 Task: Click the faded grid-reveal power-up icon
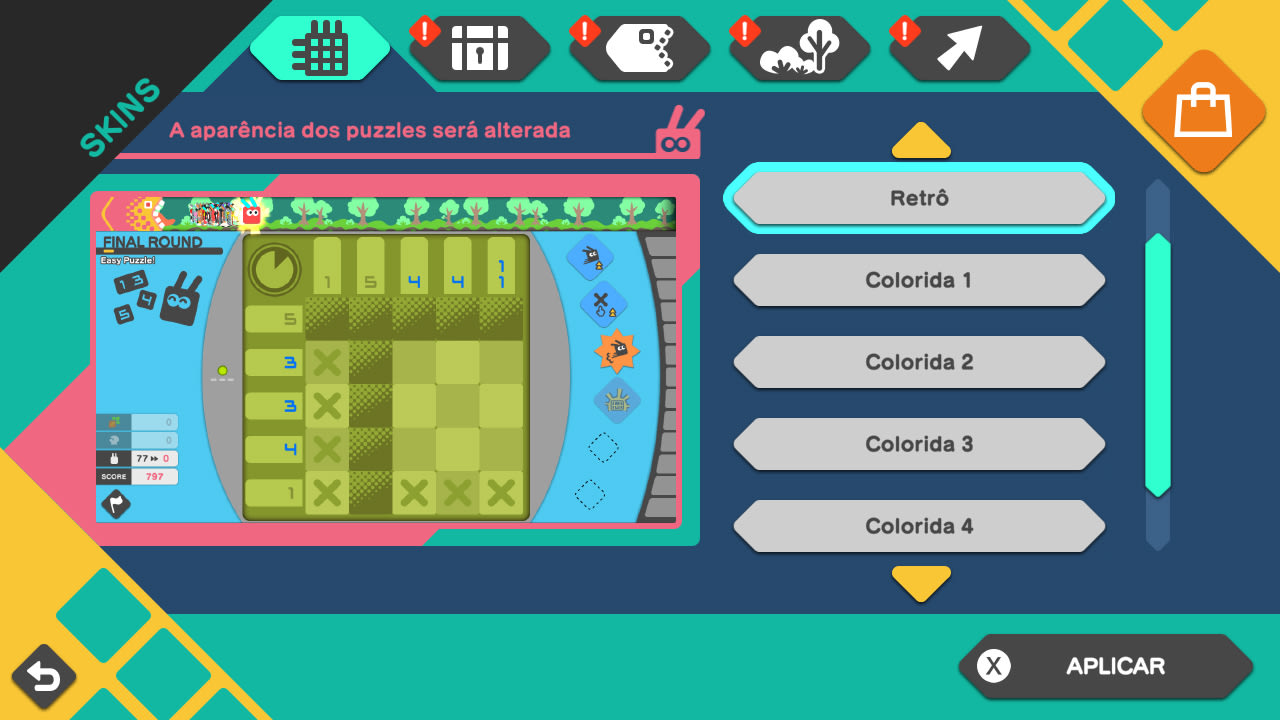616,398
